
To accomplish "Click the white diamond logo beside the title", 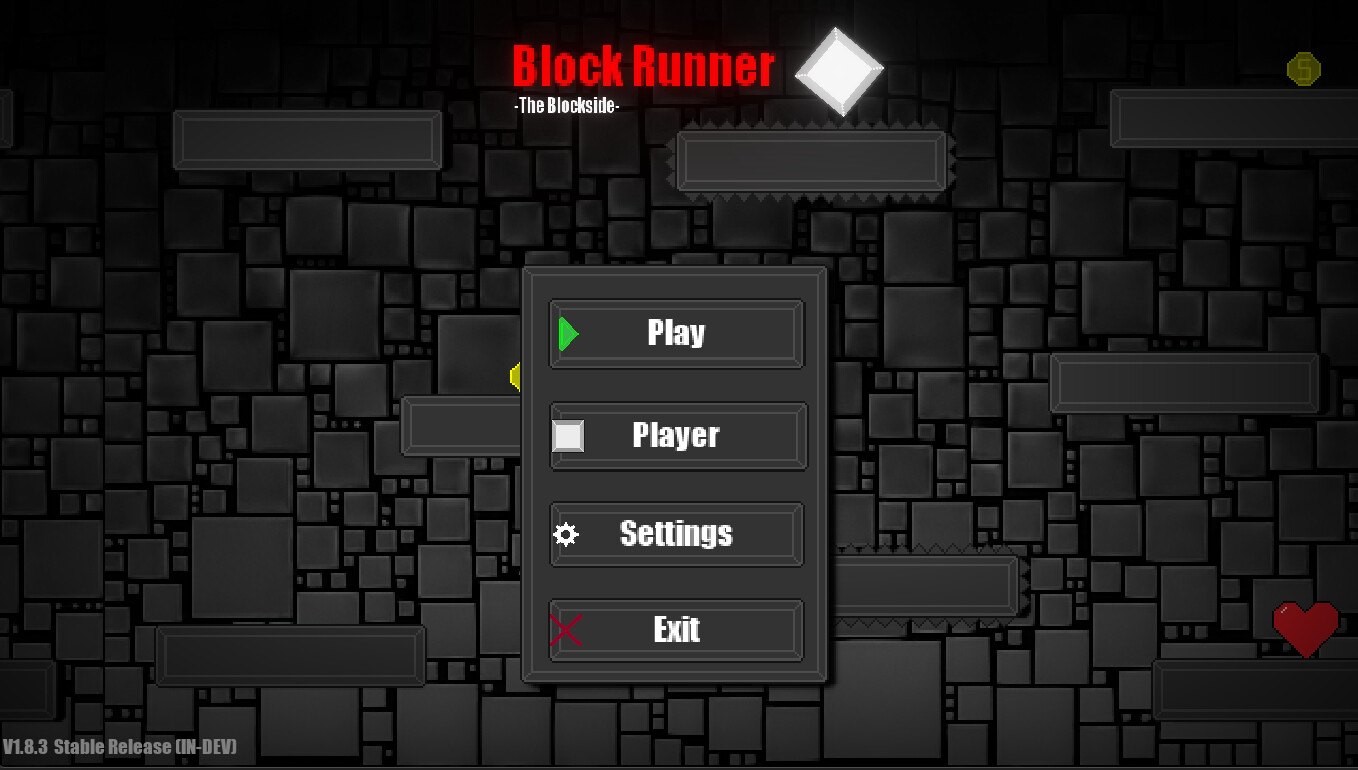I will click(840, 70).
